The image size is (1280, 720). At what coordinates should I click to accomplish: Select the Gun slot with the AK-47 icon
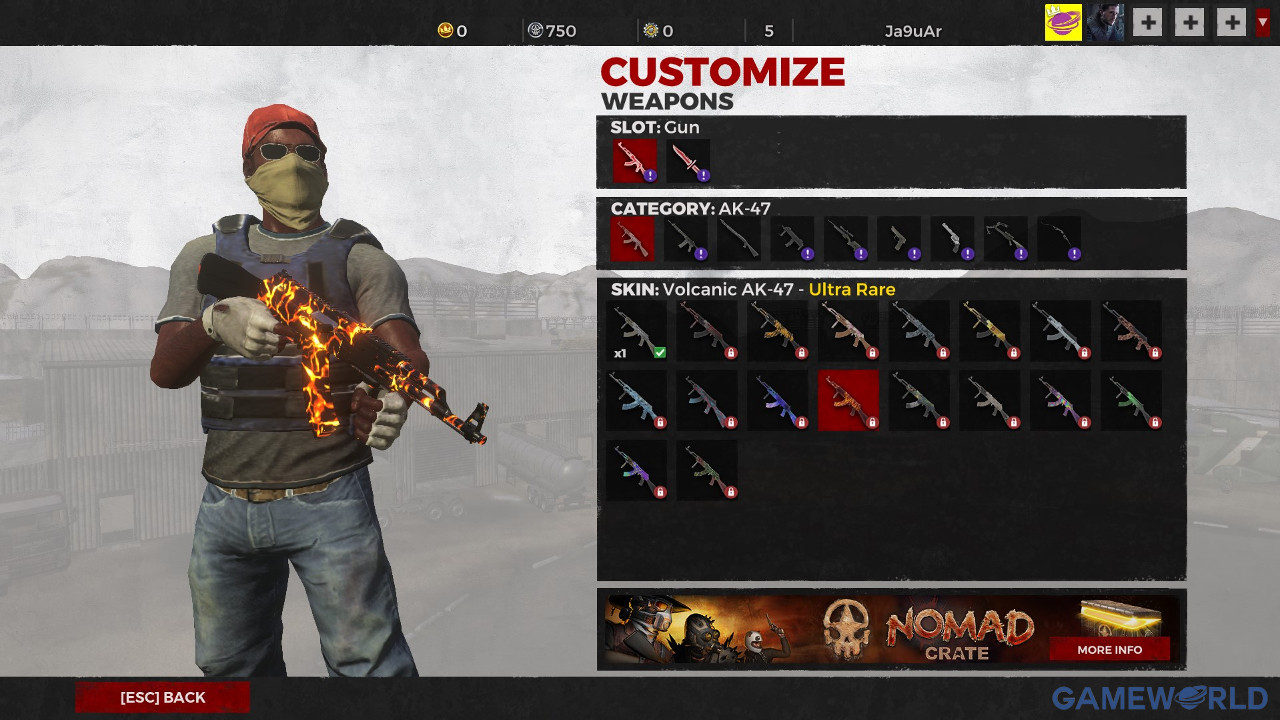[635, 160]
